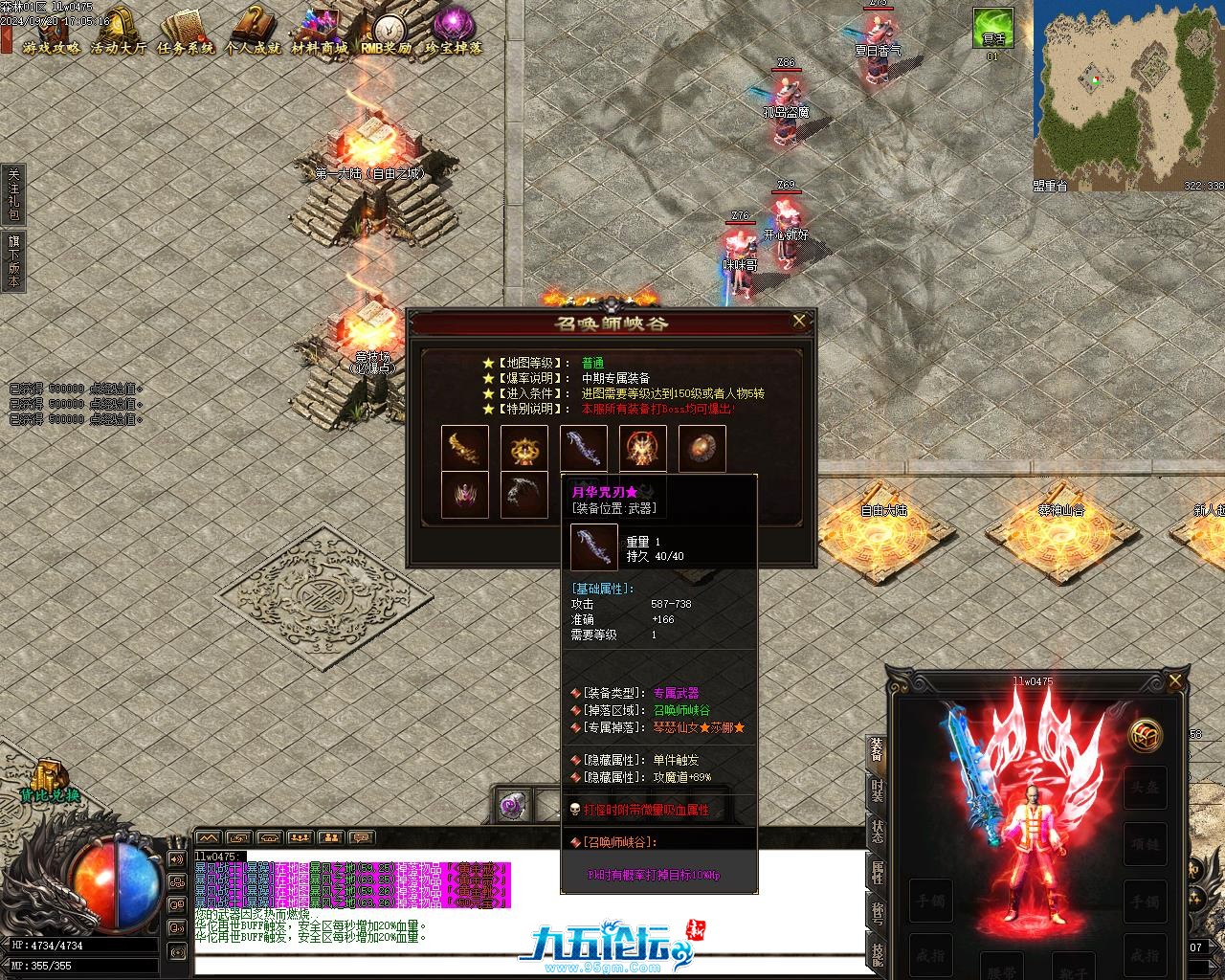The height and width of the screenshot is (980, 1225).
Task: Toggle the speaker sound button
Action: click(x=178, y=858)
